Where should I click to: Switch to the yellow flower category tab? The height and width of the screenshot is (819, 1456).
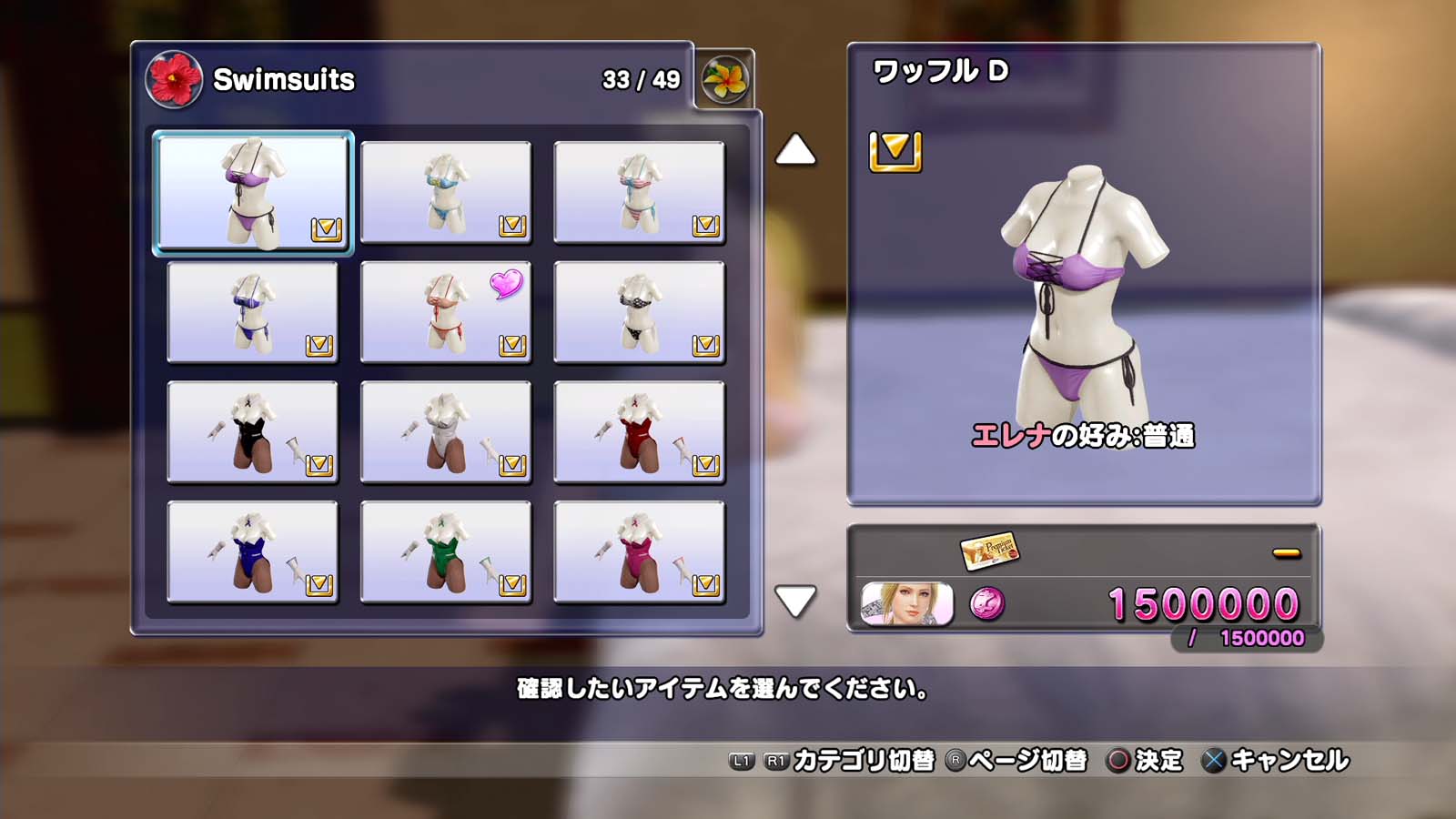tap(725, 80)
